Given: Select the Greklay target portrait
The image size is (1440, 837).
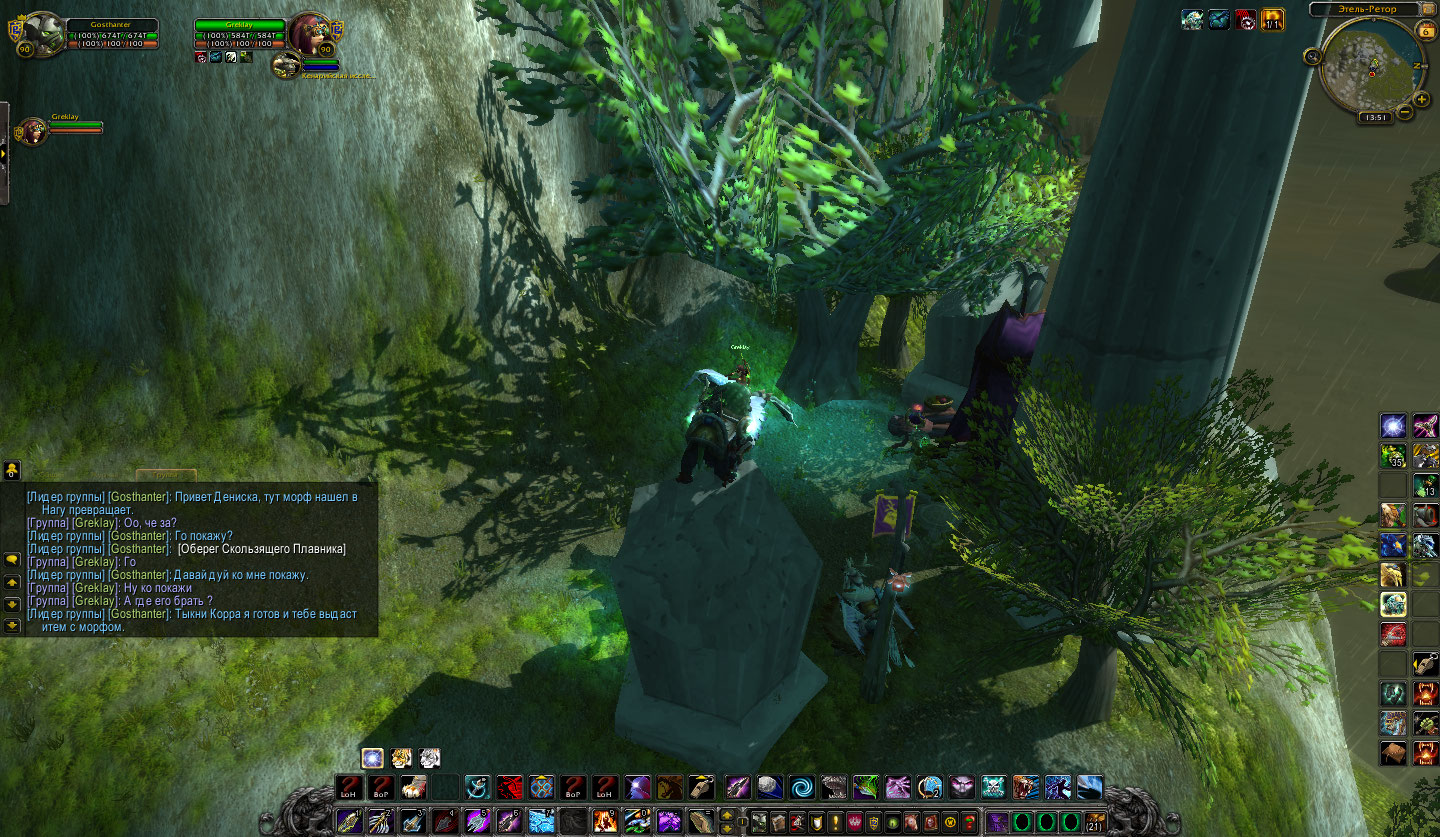Looking at the screenshot, I should pos(311,35).
